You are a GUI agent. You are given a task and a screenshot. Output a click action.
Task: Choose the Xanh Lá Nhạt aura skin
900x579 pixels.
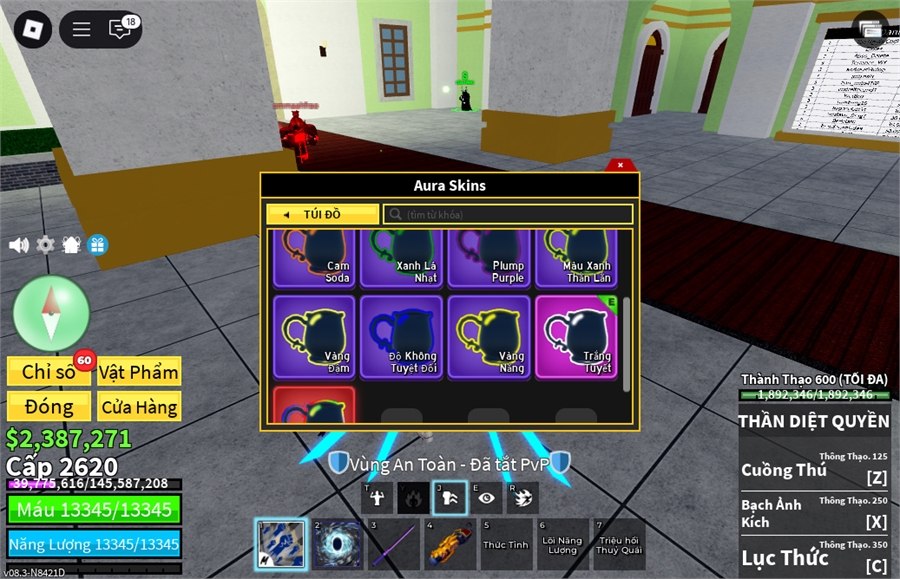coord(401,258)
